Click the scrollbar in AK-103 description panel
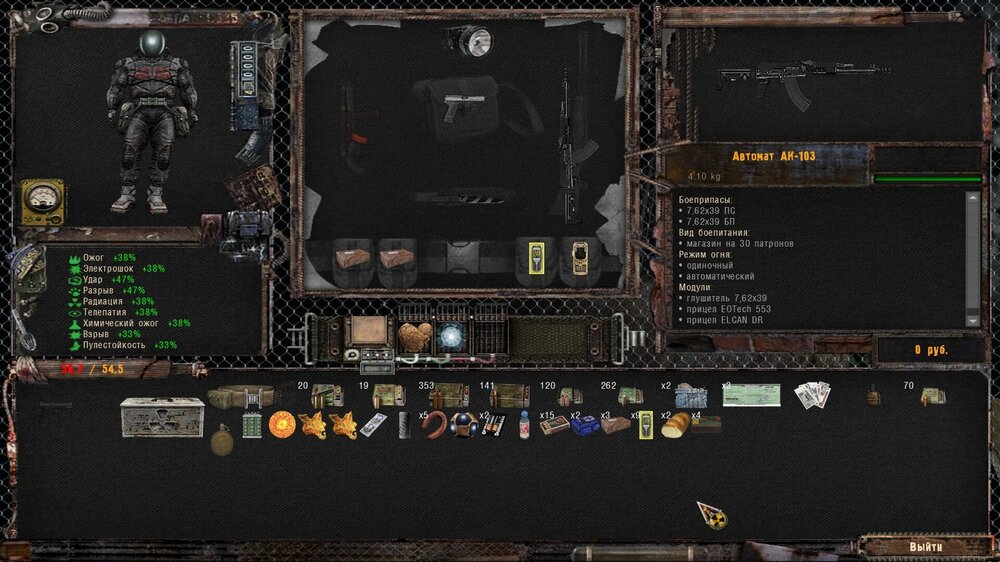1000x562 pixels. pyautogui.click(x=972, y=257)
